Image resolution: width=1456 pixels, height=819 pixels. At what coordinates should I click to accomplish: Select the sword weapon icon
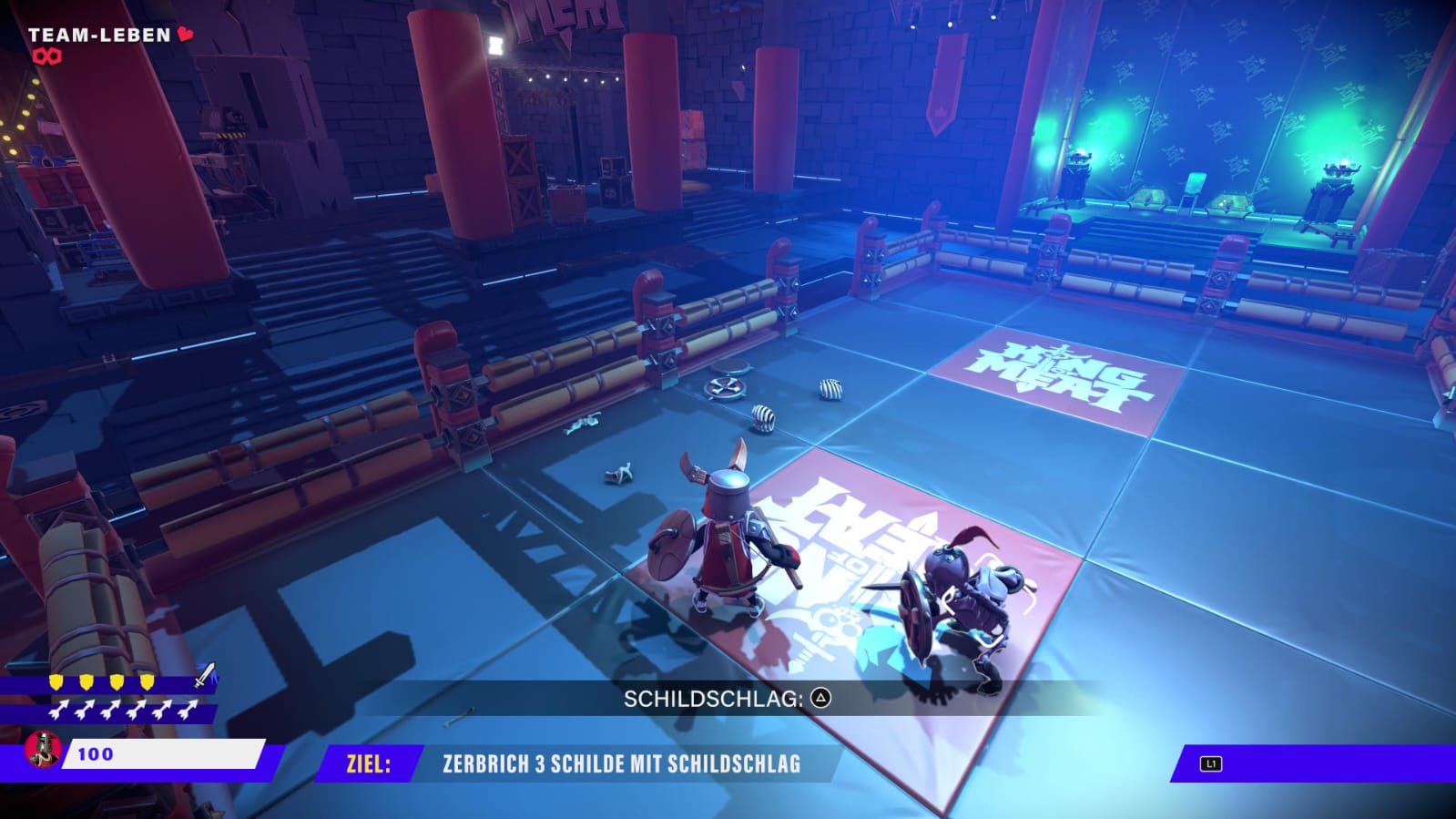pyautogui.click(x=205, y=675)
